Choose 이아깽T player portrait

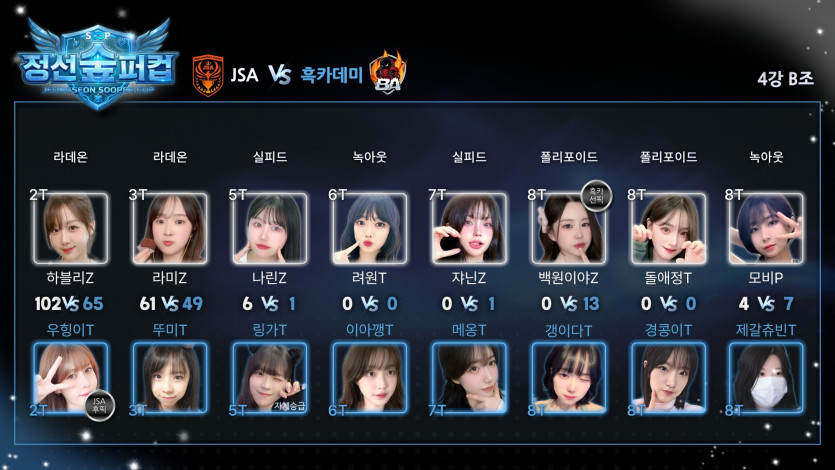coord(369,379)
